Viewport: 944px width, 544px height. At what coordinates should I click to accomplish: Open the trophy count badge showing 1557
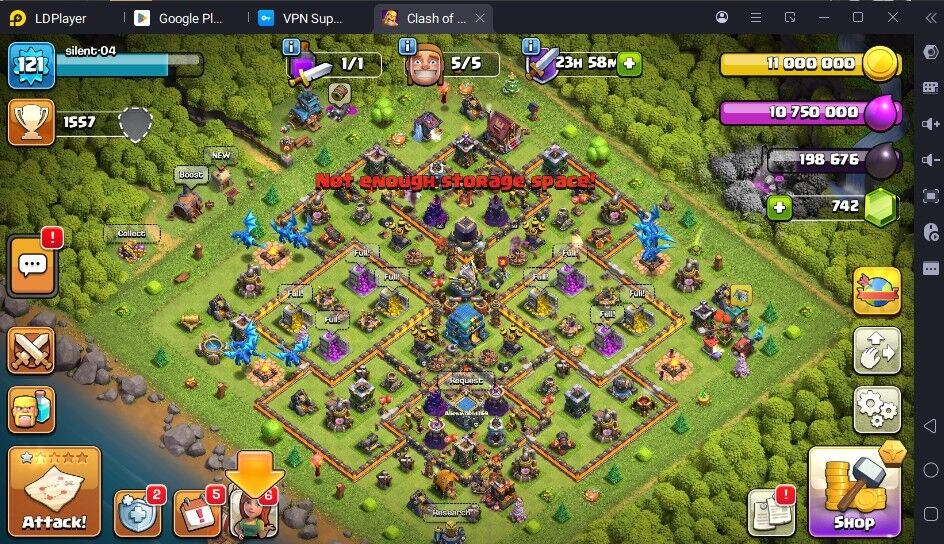32,121
